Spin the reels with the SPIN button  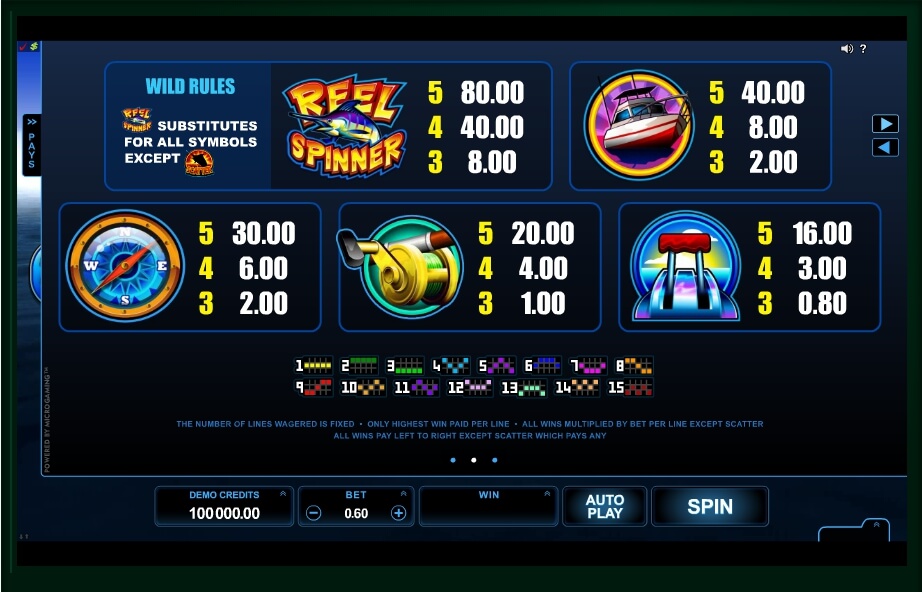click(709, 507)
